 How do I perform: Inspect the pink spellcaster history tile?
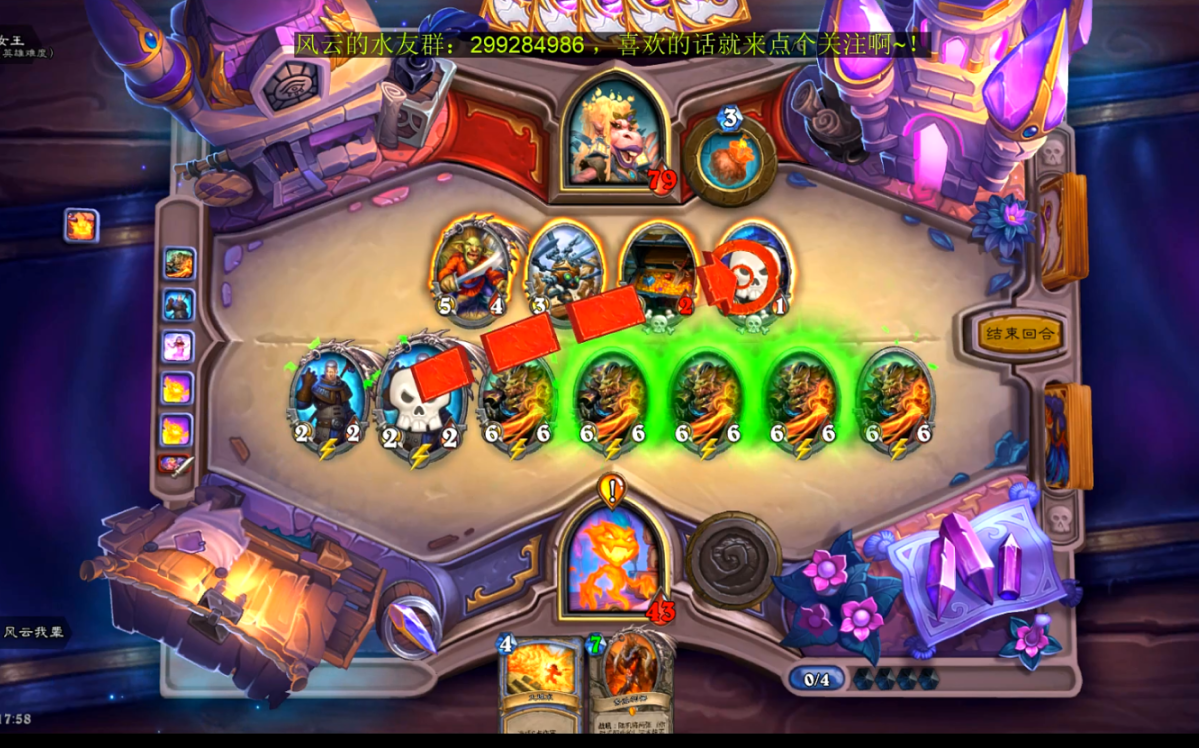click(178, 347)
